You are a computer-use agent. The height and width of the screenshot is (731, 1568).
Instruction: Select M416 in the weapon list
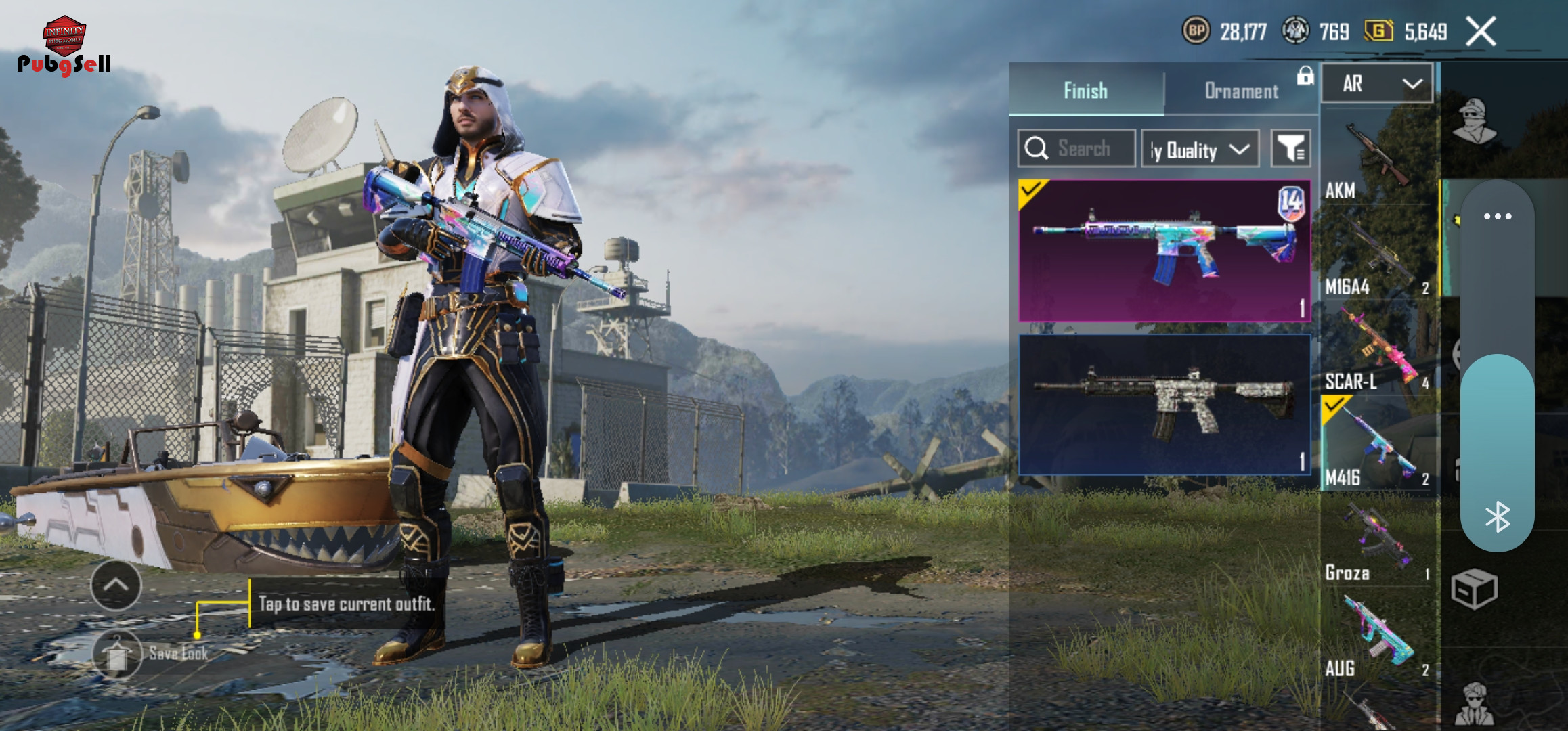tap(1377, 447)
